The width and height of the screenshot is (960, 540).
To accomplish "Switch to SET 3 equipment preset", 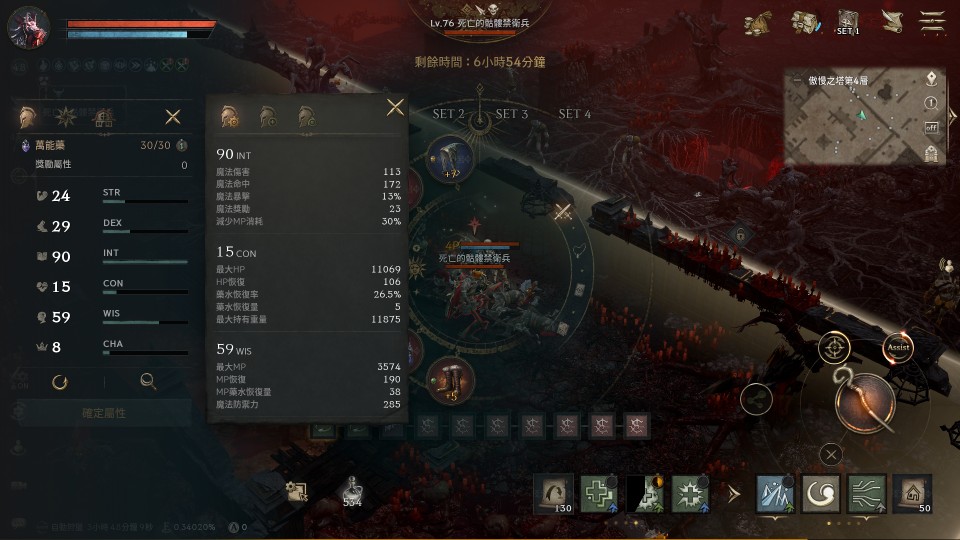I will tap(511, 114).
